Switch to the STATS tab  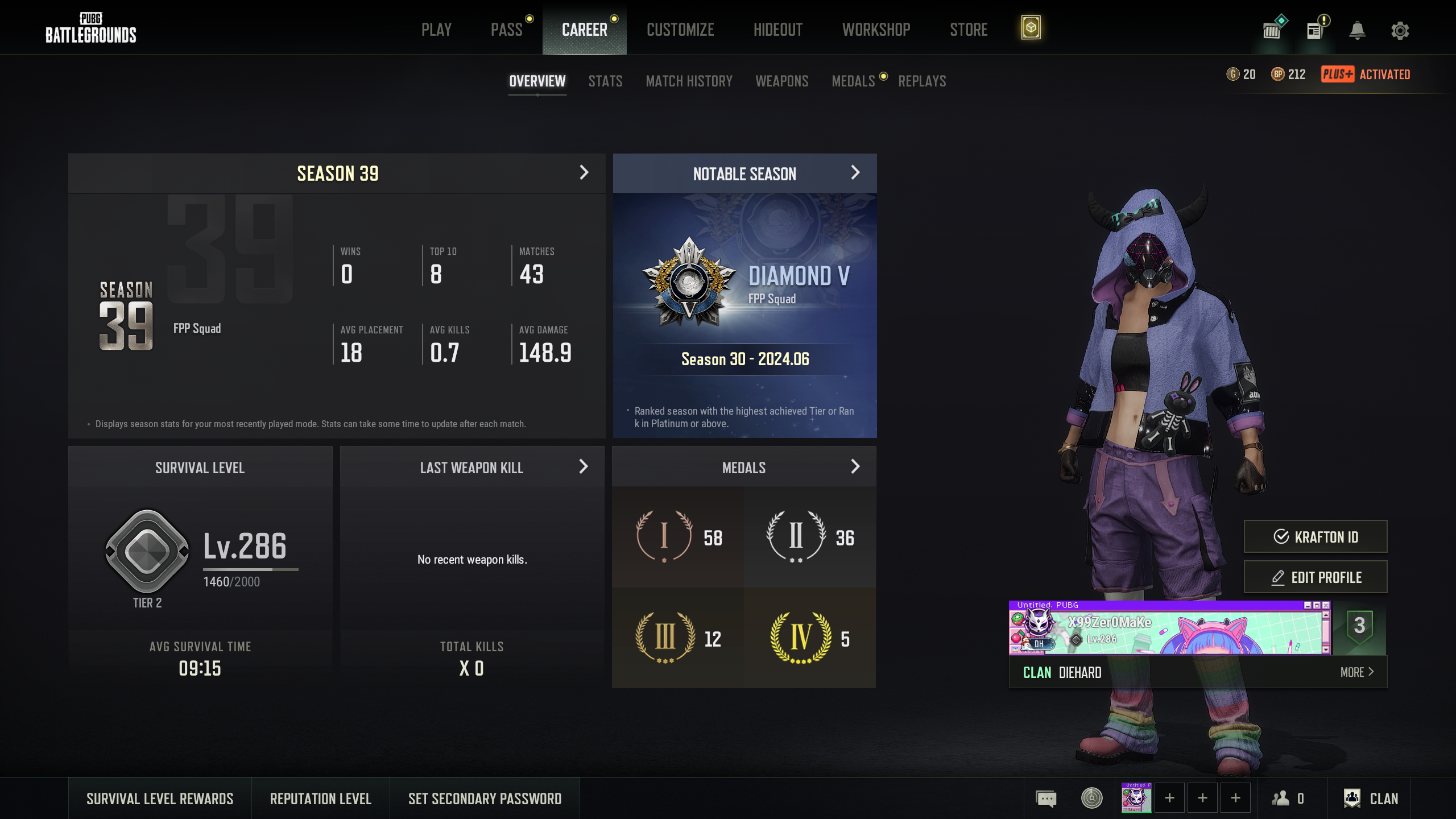point(605,81)
